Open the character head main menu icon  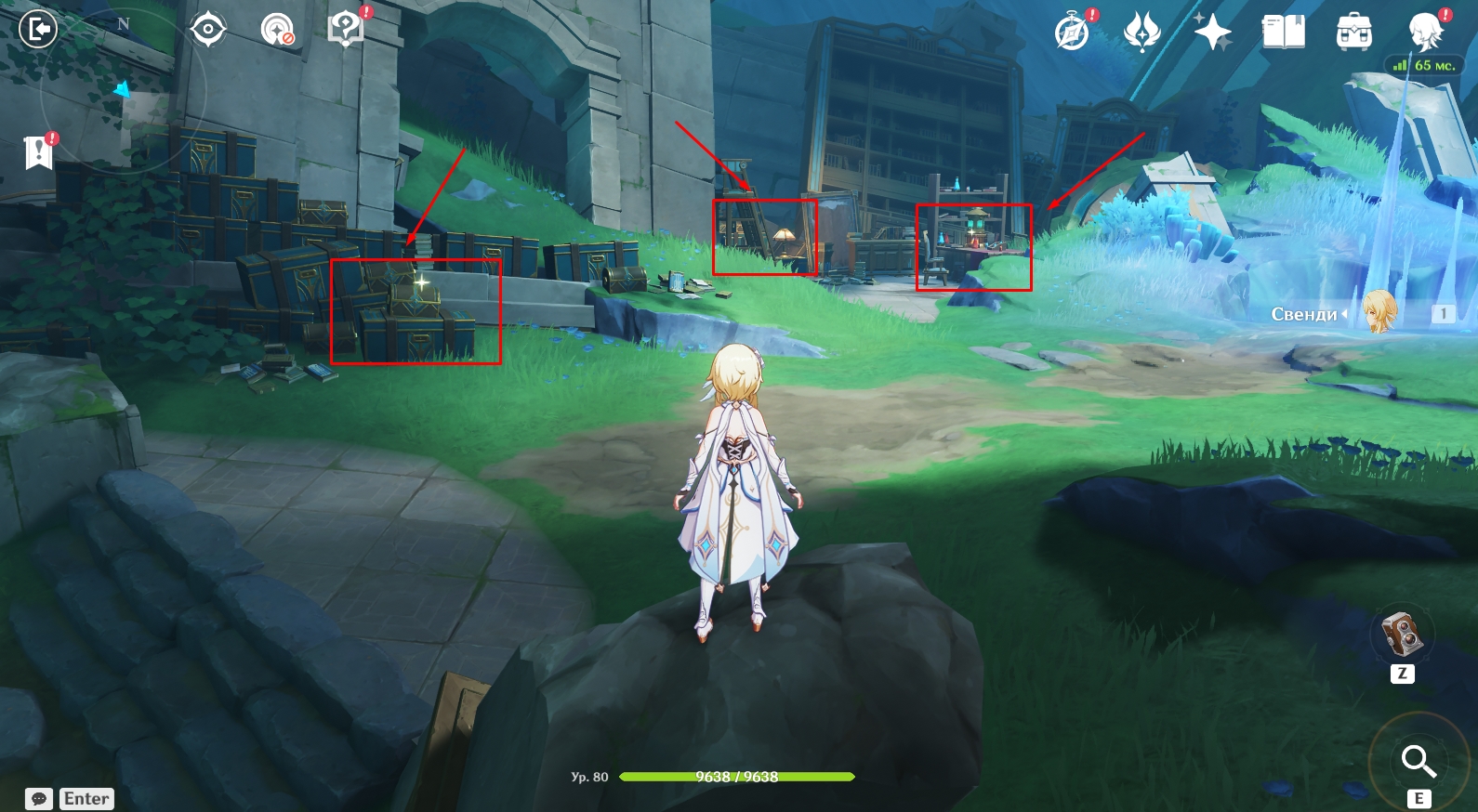pyautogui.click(x=1424, y=33)
